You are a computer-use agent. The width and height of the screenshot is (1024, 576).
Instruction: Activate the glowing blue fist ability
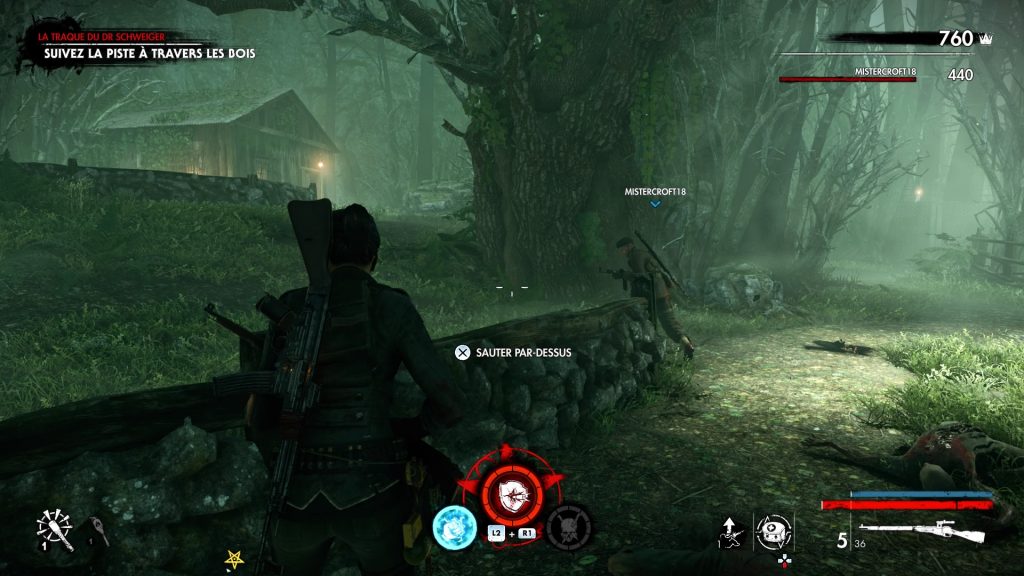453,526
